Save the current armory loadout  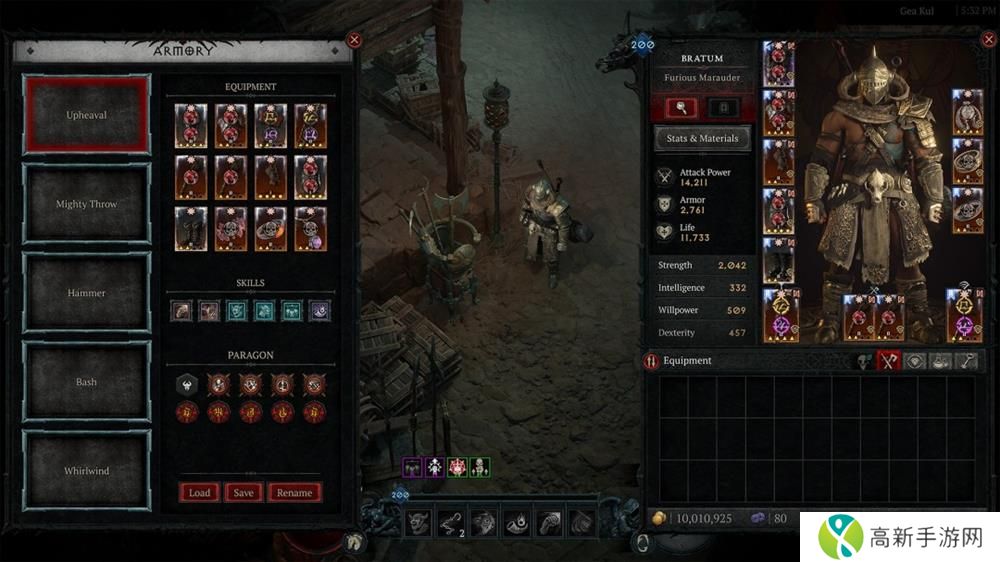[243, 492]
